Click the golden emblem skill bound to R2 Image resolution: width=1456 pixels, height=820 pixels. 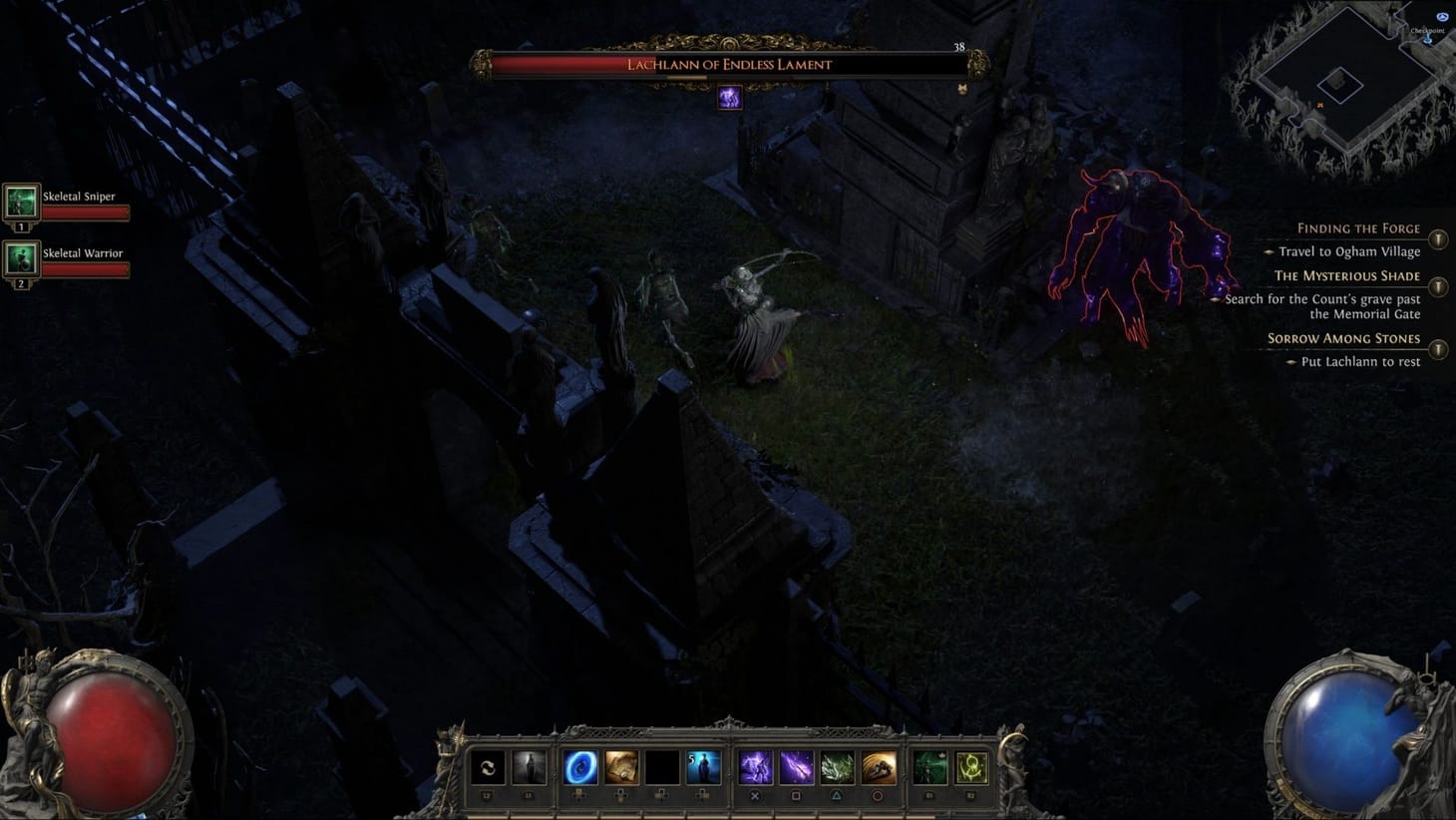click(970, 766)
